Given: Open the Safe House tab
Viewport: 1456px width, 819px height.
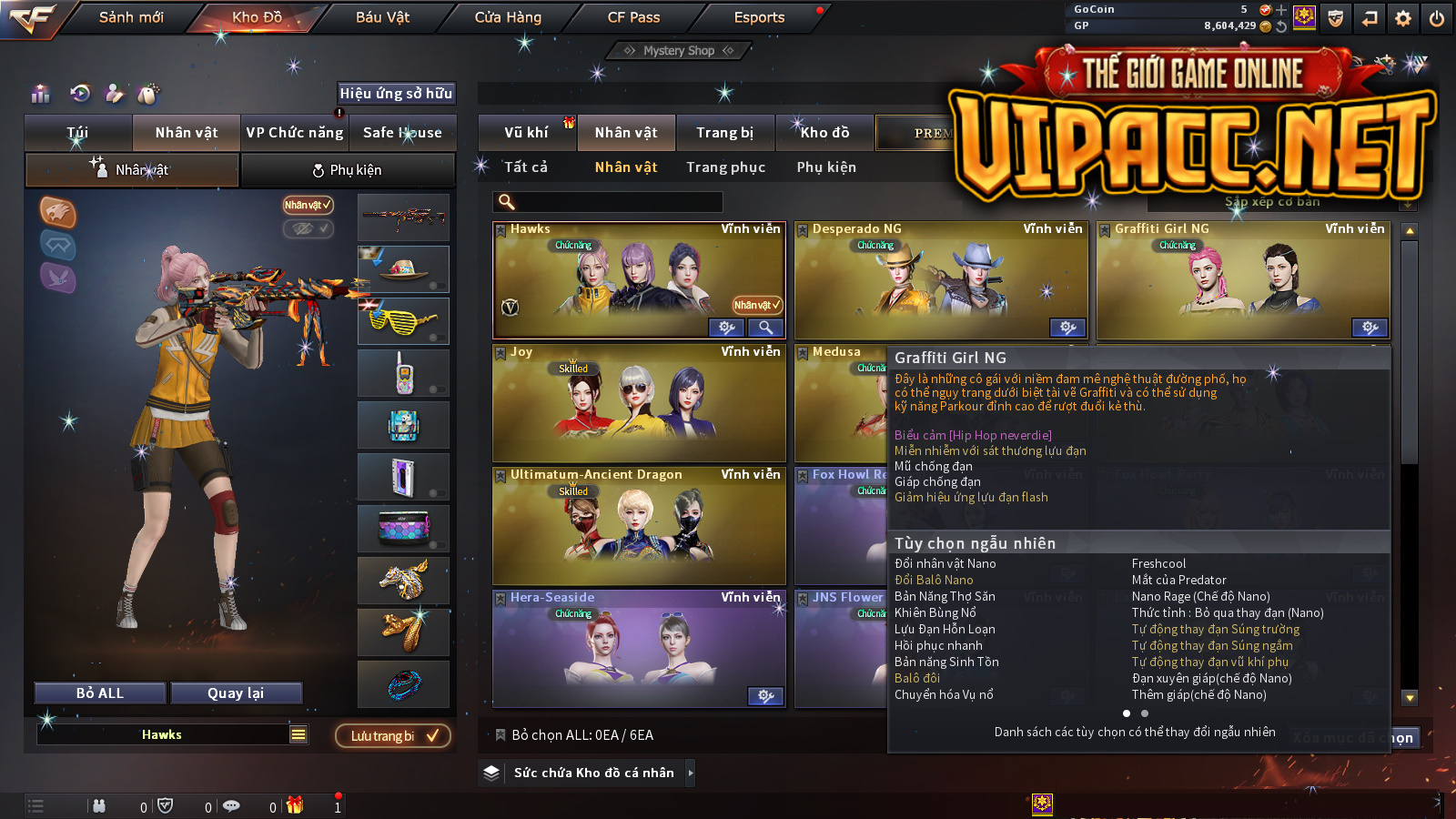Looking at the screenshot, I should [402, 133].
